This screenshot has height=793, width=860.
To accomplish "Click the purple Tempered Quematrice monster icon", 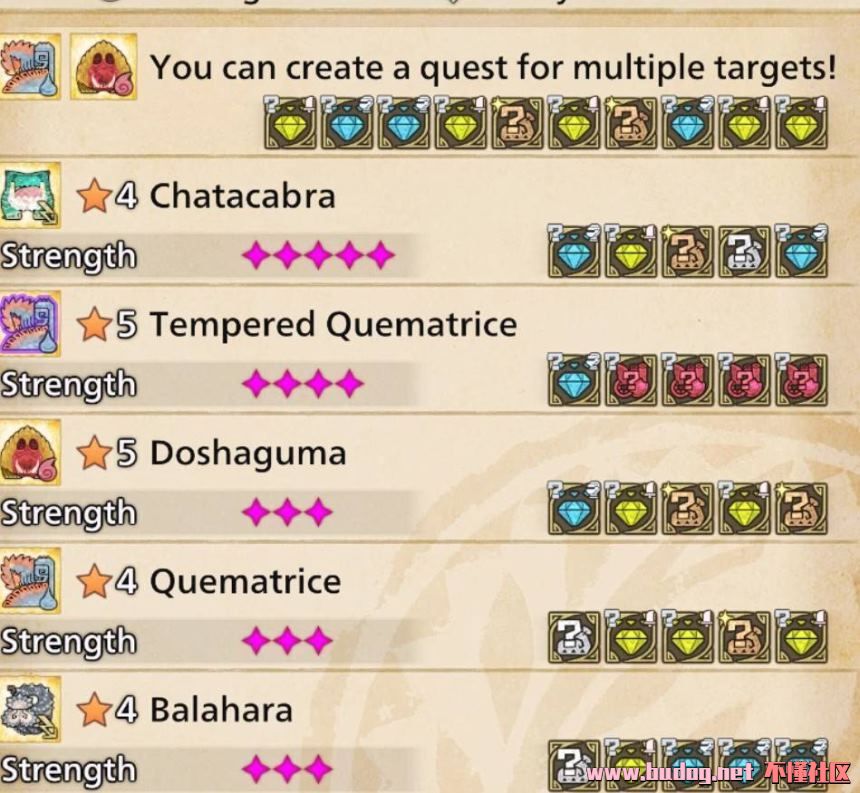I will 31,324.
